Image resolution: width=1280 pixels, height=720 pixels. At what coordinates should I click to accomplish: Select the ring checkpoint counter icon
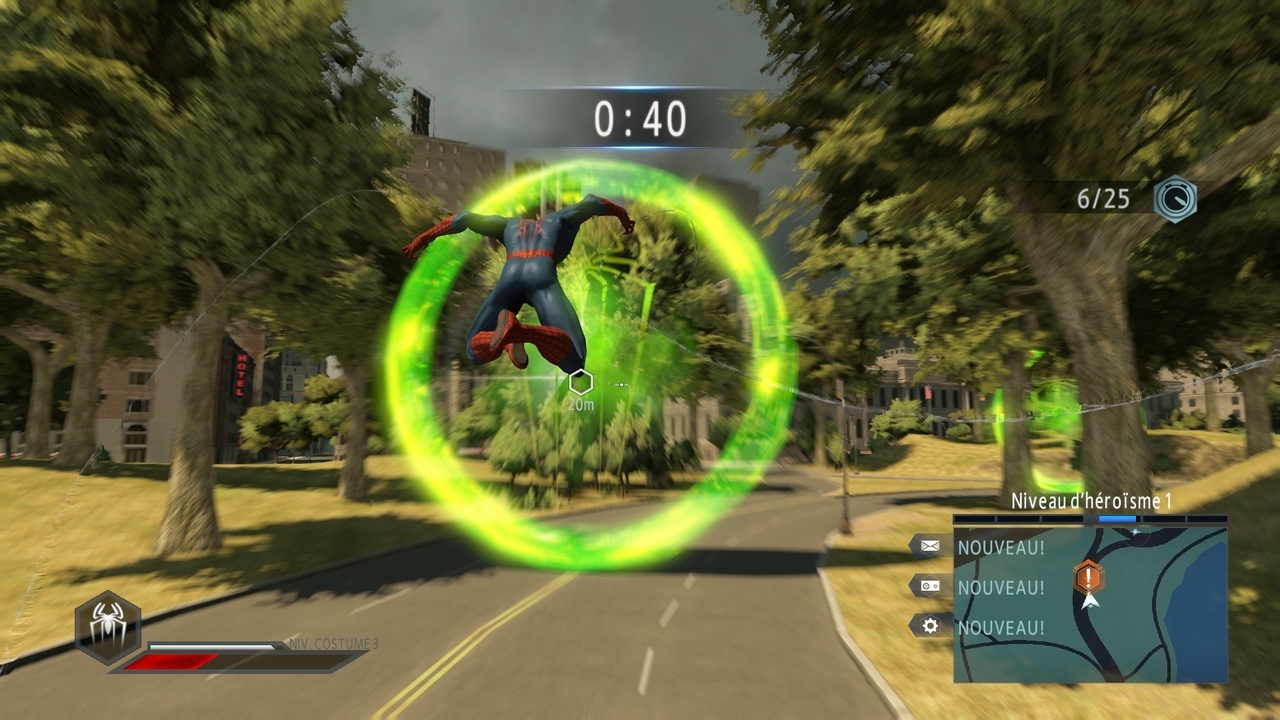[1174, 198]
